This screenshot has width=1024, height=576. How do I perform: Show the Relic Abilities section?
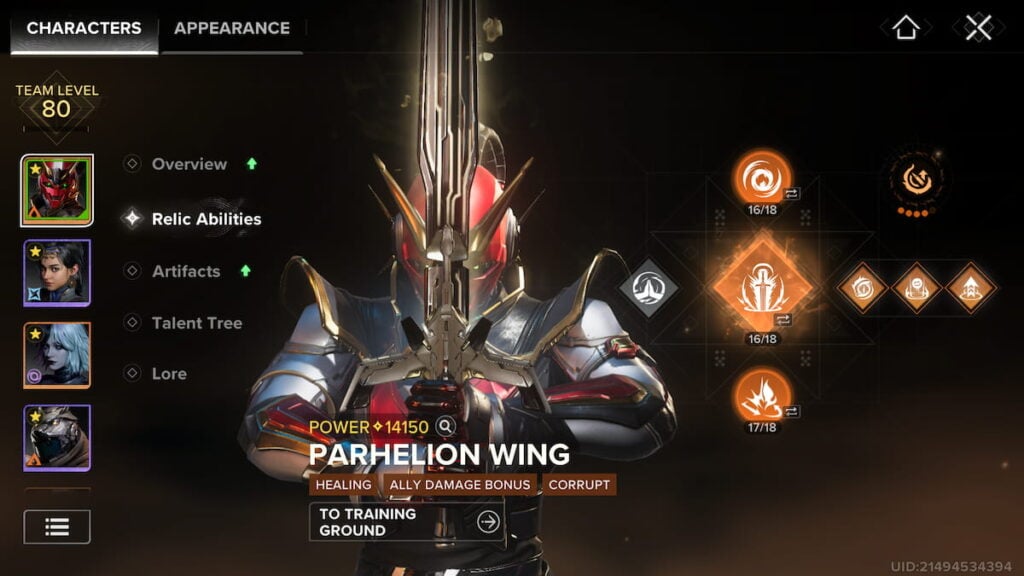[206, 219]
